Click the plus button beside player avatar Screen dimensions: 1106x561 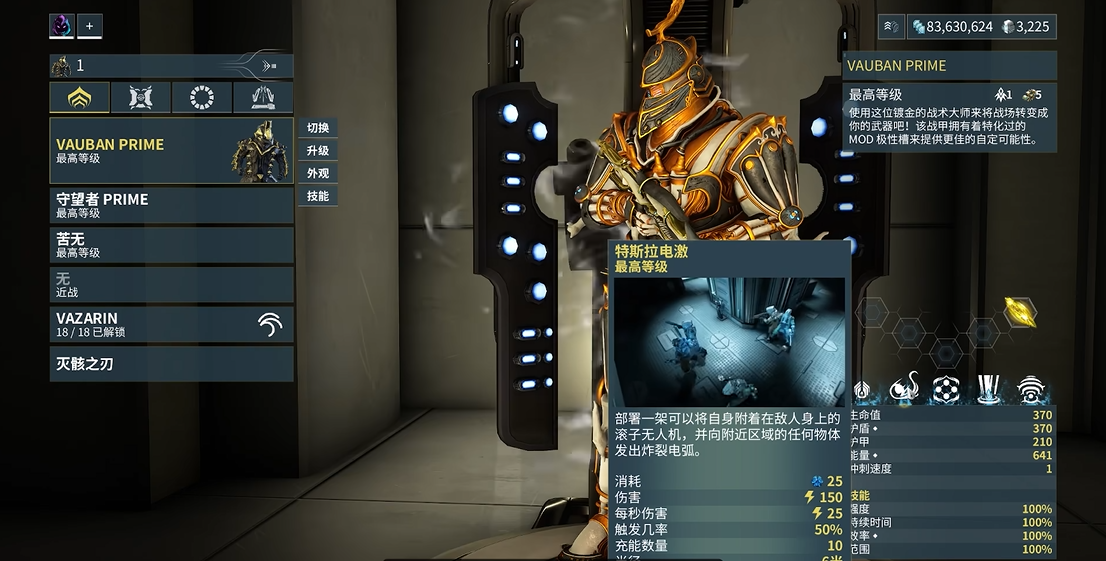click(89, 26)
